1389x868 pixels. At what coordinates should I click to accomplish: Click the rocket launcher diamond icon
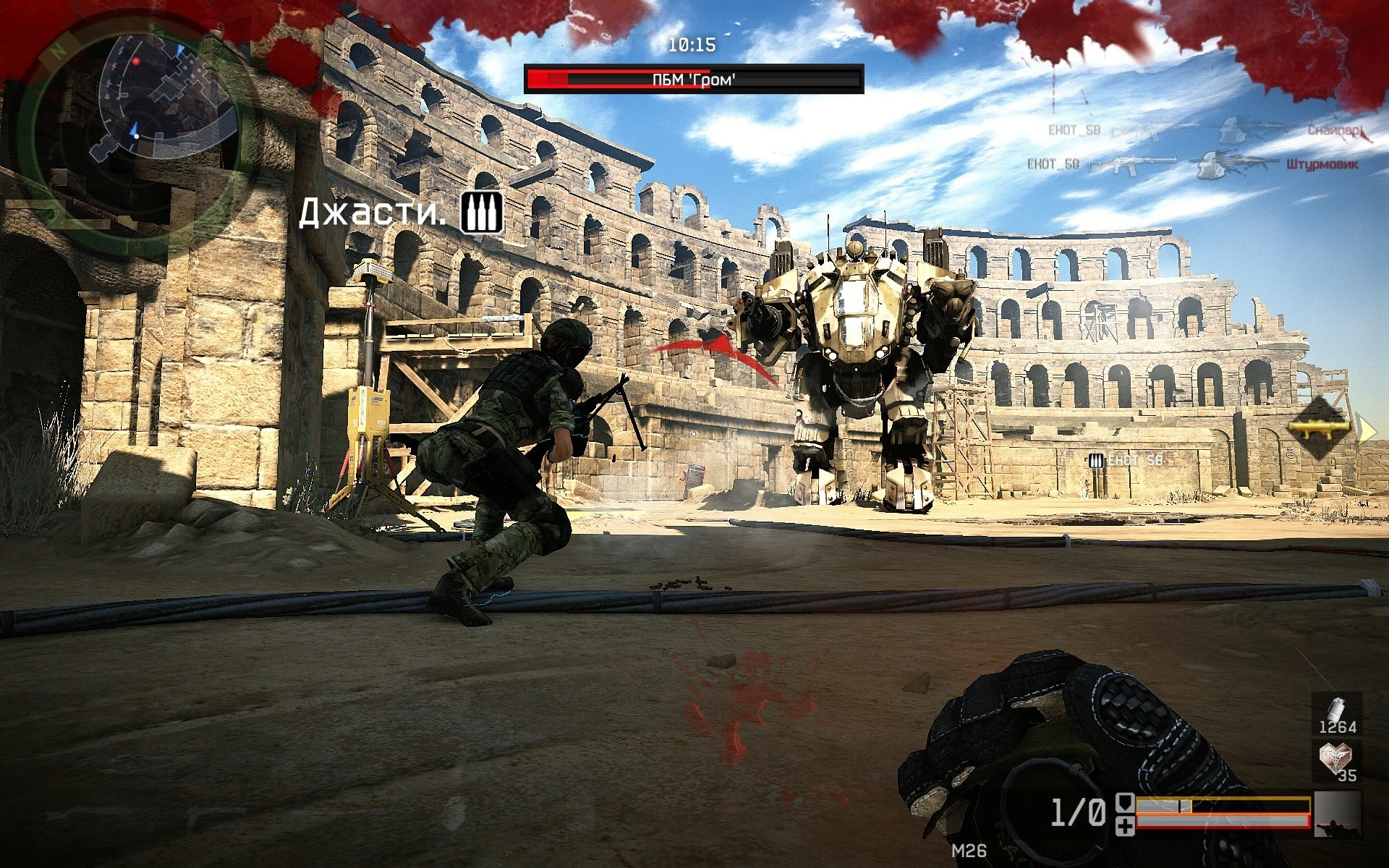(1319, 427)
